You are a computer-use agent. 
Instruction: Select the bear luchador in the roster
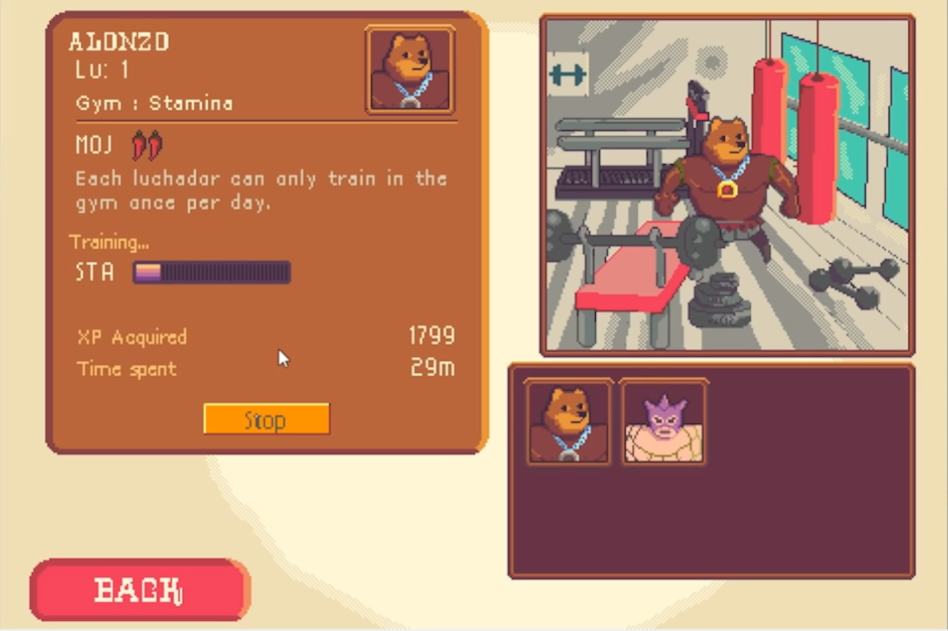[568, 422]
